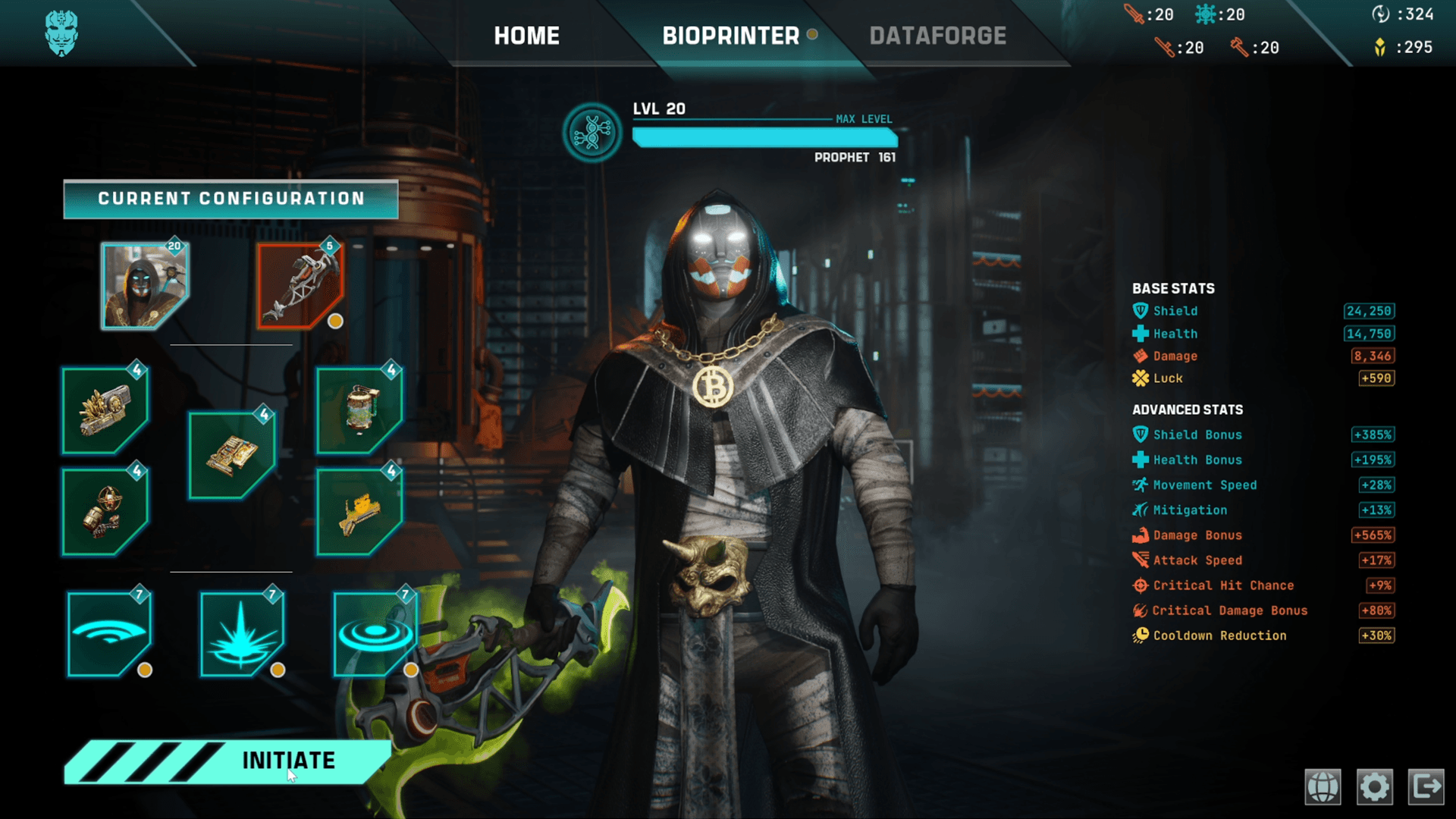Select the yellow blaster gear slot
The image size is (1456, 819).
(359, 511)
